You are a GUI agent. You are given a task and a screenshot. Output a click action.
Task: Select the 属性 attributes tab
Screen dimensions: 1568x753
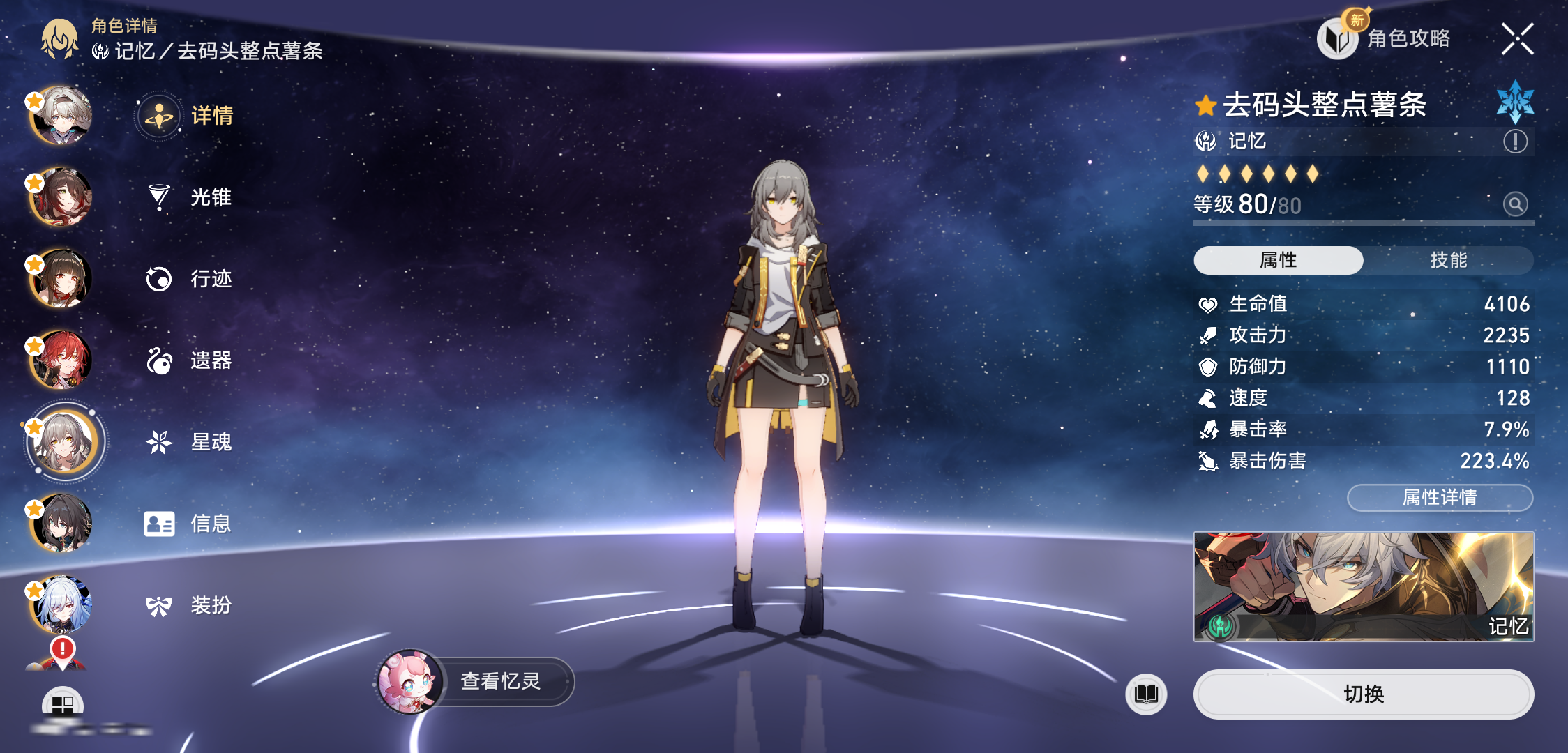(1278, 260)
